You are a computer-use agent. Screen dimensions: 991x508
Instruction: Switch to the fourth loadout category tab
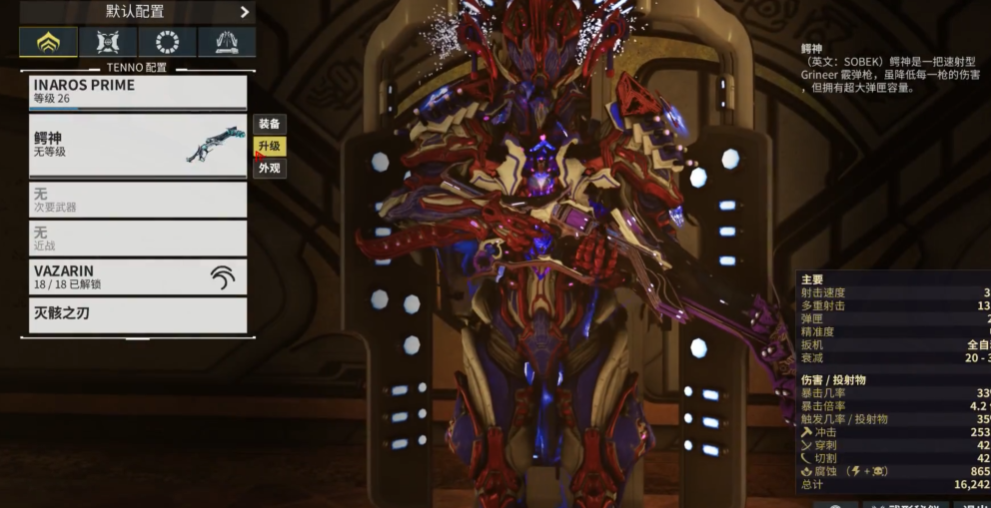(x=226, y=42)
